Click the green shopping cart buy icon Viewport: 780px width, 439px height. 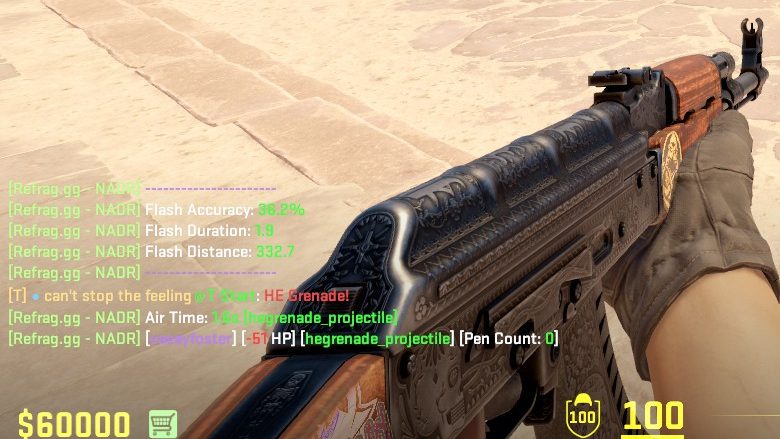pyautogui.click(x=163, y=423)
